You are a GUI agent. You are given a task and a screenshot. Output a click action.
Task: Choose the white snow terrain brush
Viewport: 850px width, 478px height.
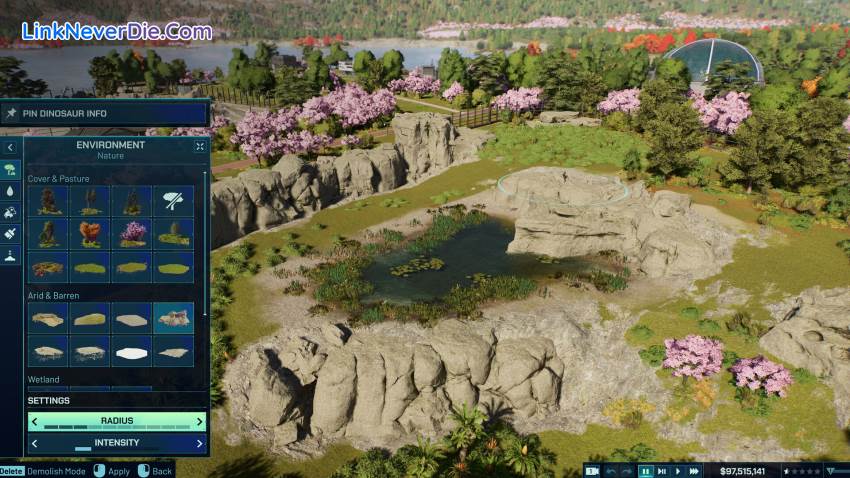click(132, 350)
